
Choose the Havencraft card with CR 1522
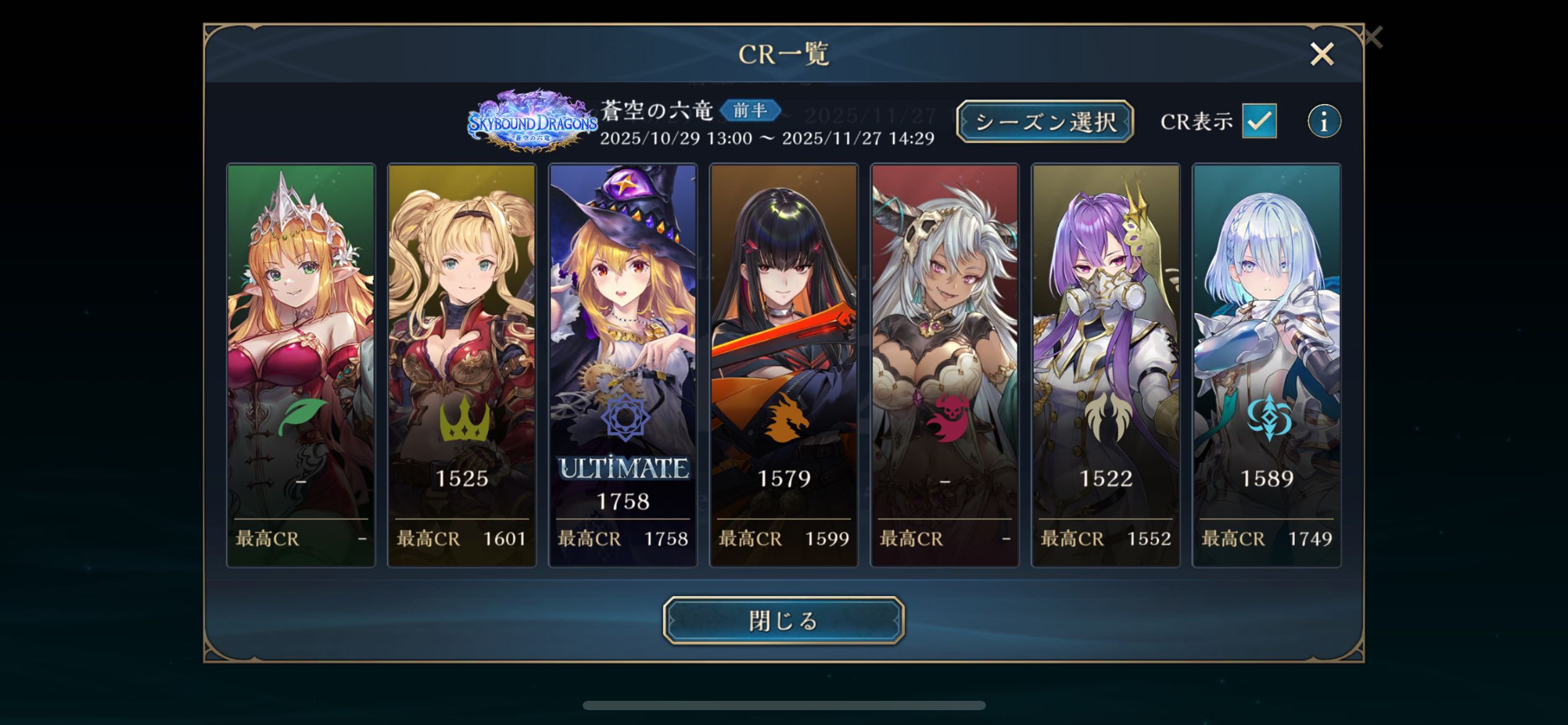(x=1106, y=365)
